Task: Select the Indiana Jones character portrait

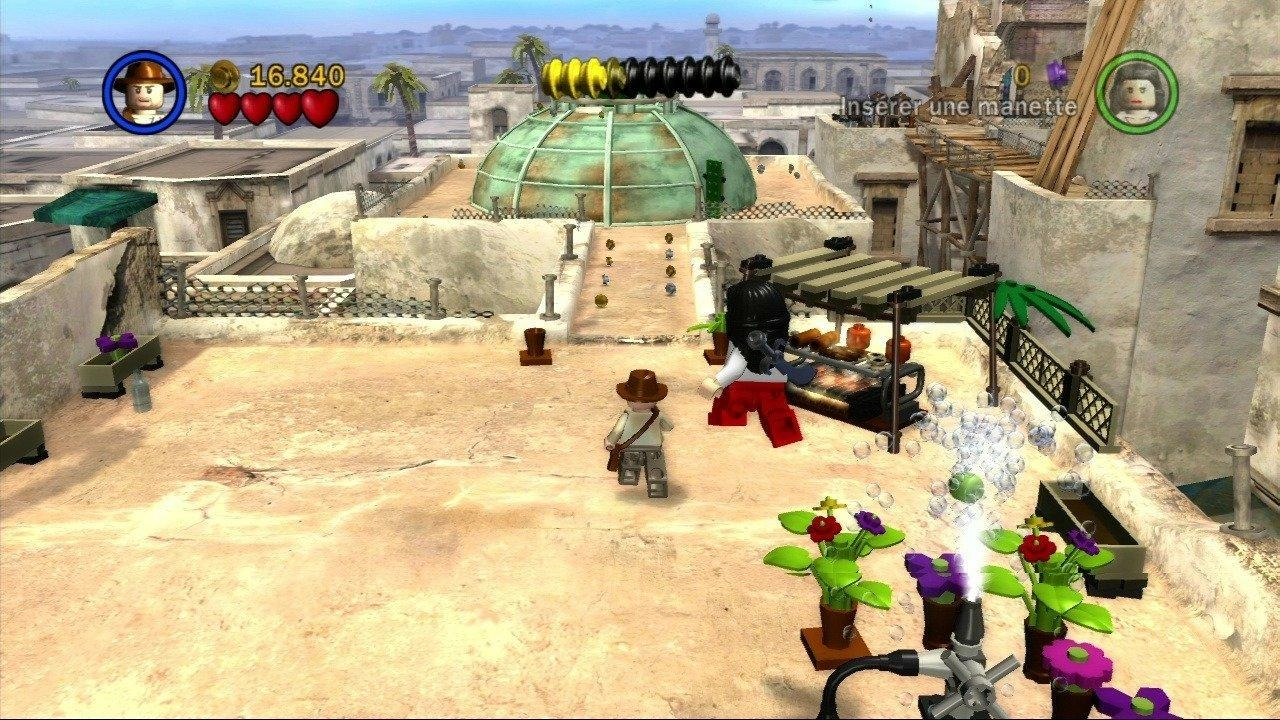Action: pyautogui.click(x=144, y=88)
